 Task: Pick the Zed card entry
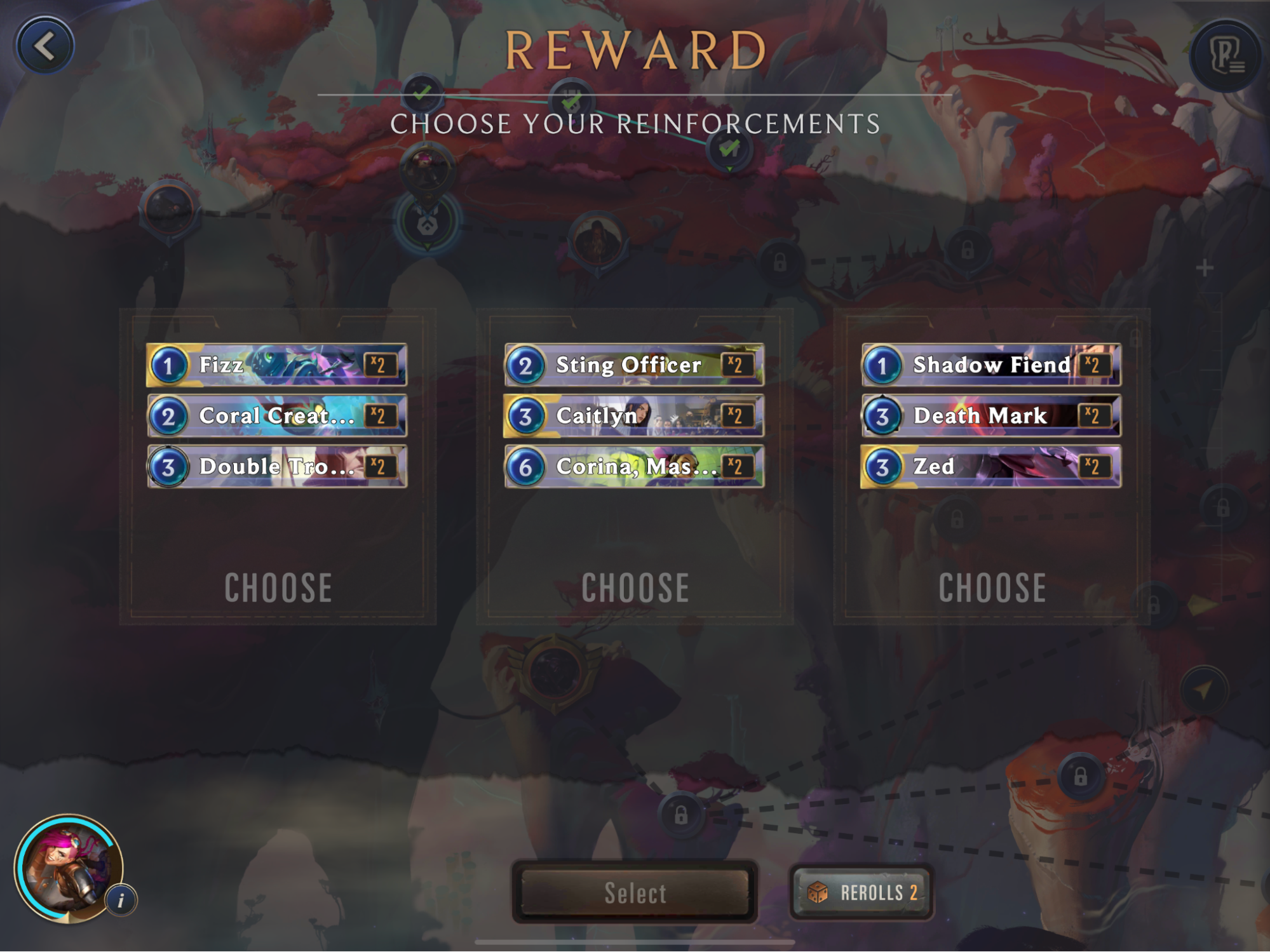coord(991,467)
